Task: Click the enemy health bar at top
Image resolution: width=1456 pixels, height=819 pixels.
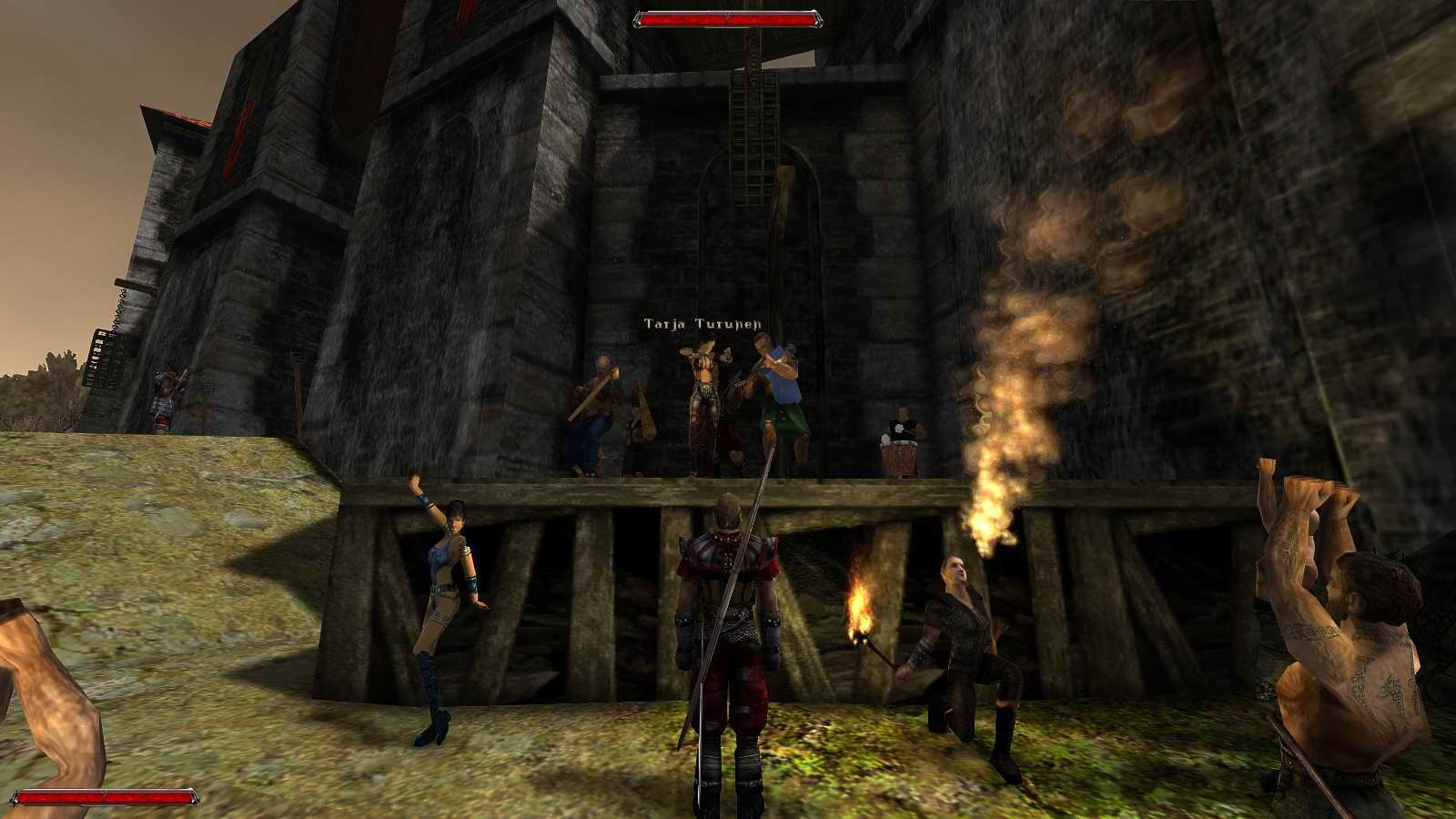Action: coord(728,15)
